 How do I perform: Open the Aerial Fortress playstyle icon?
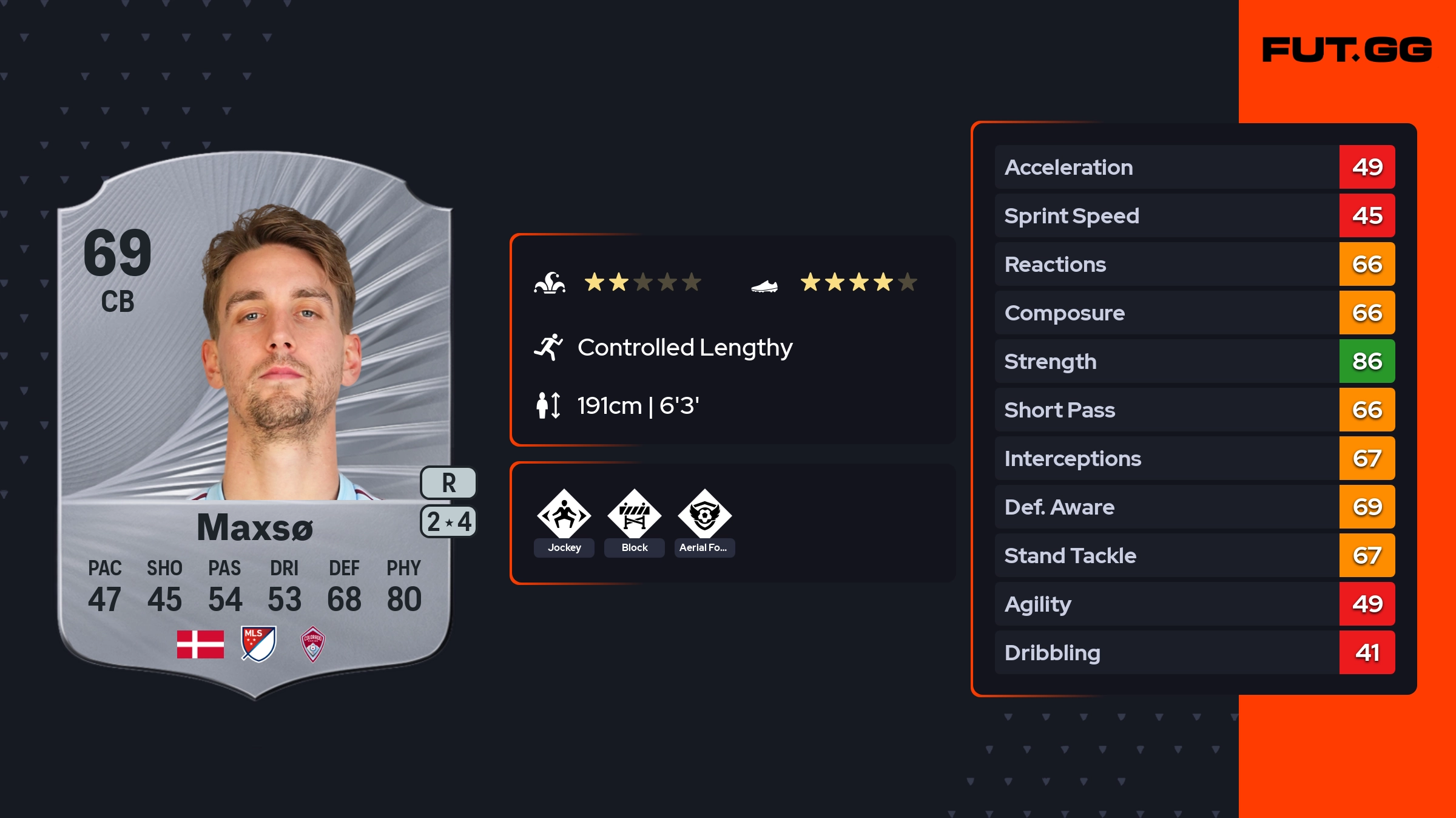(x=704, y=515)
